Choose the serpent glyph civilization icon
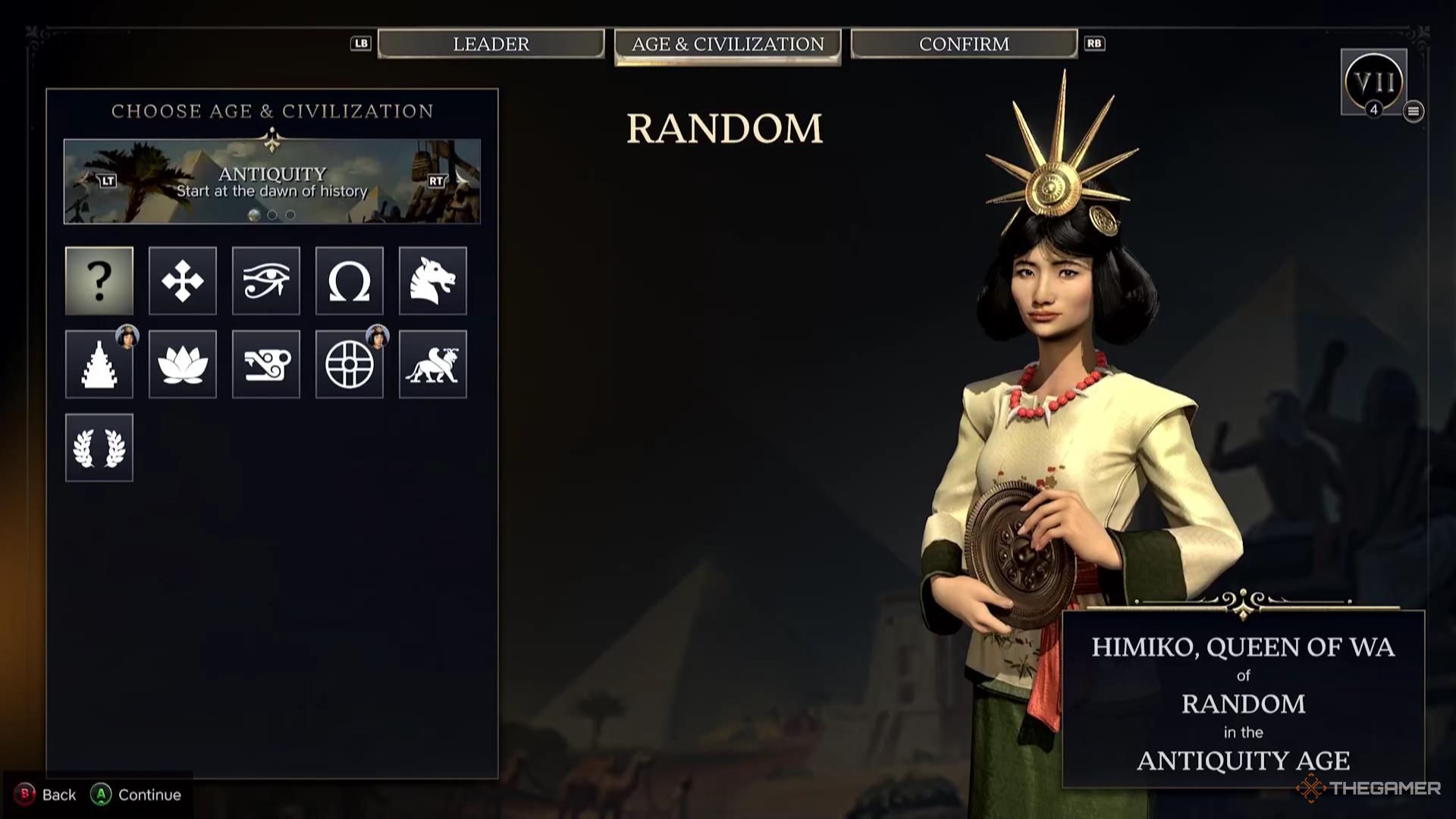 266,364
